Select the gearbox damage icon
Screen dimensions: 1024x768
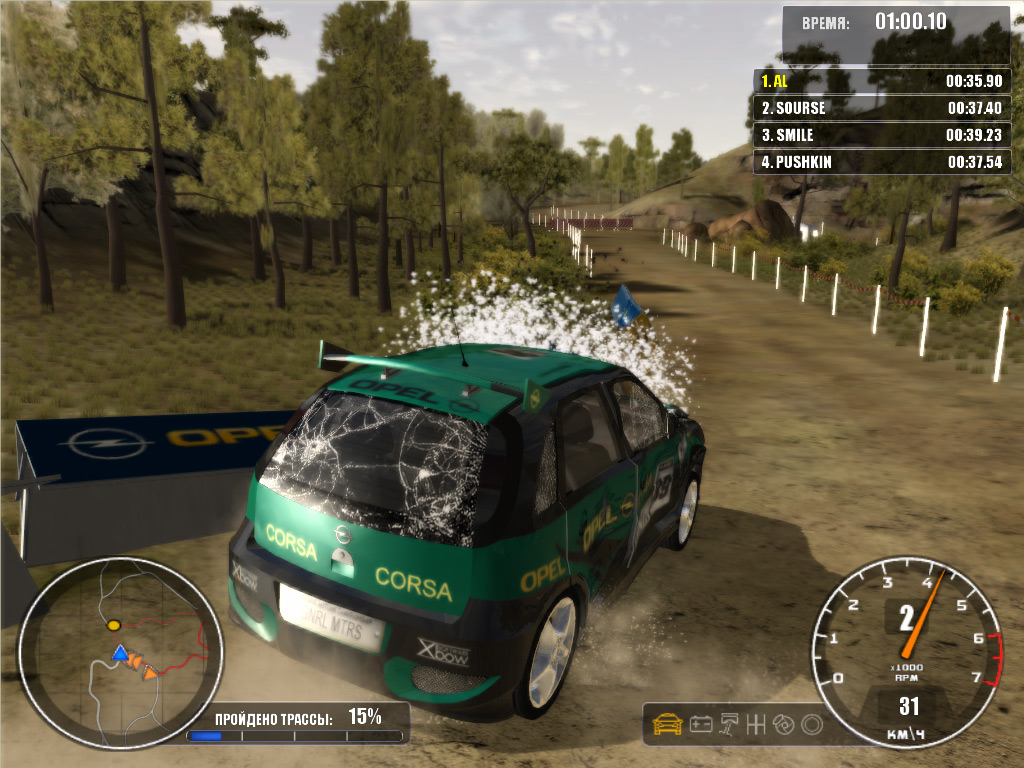pyautogui.click(x=758, y=724)
